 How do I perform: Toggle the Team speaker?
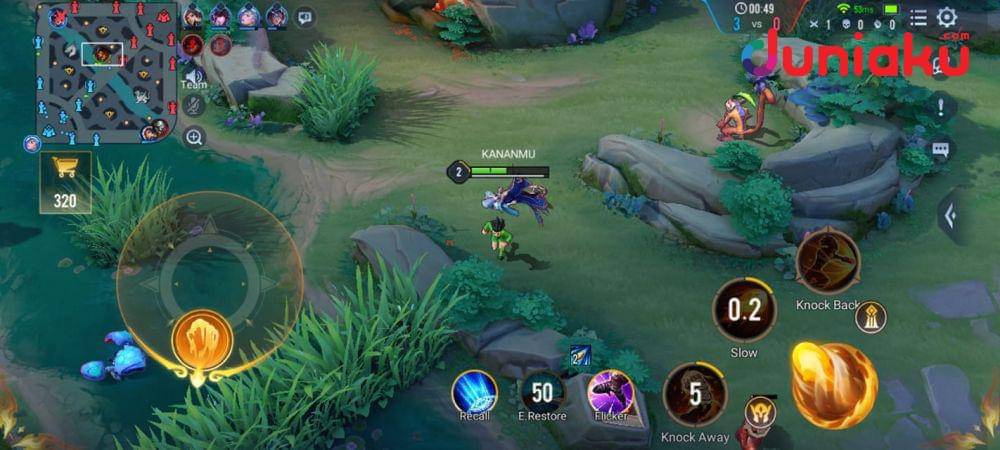tap(194, 76)
